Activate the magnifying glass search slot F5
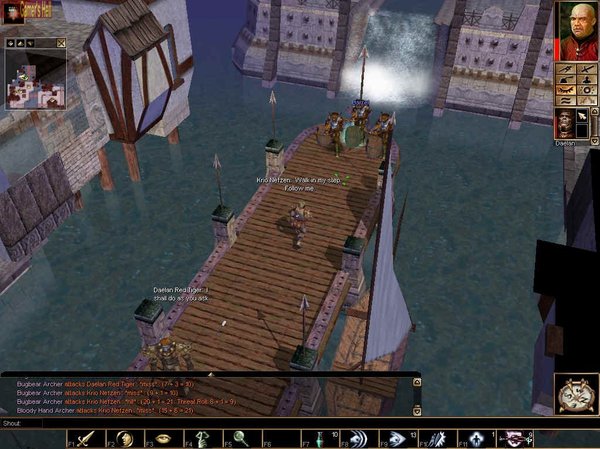The width and height of the screenshot is (600, 449). (241, 438)
